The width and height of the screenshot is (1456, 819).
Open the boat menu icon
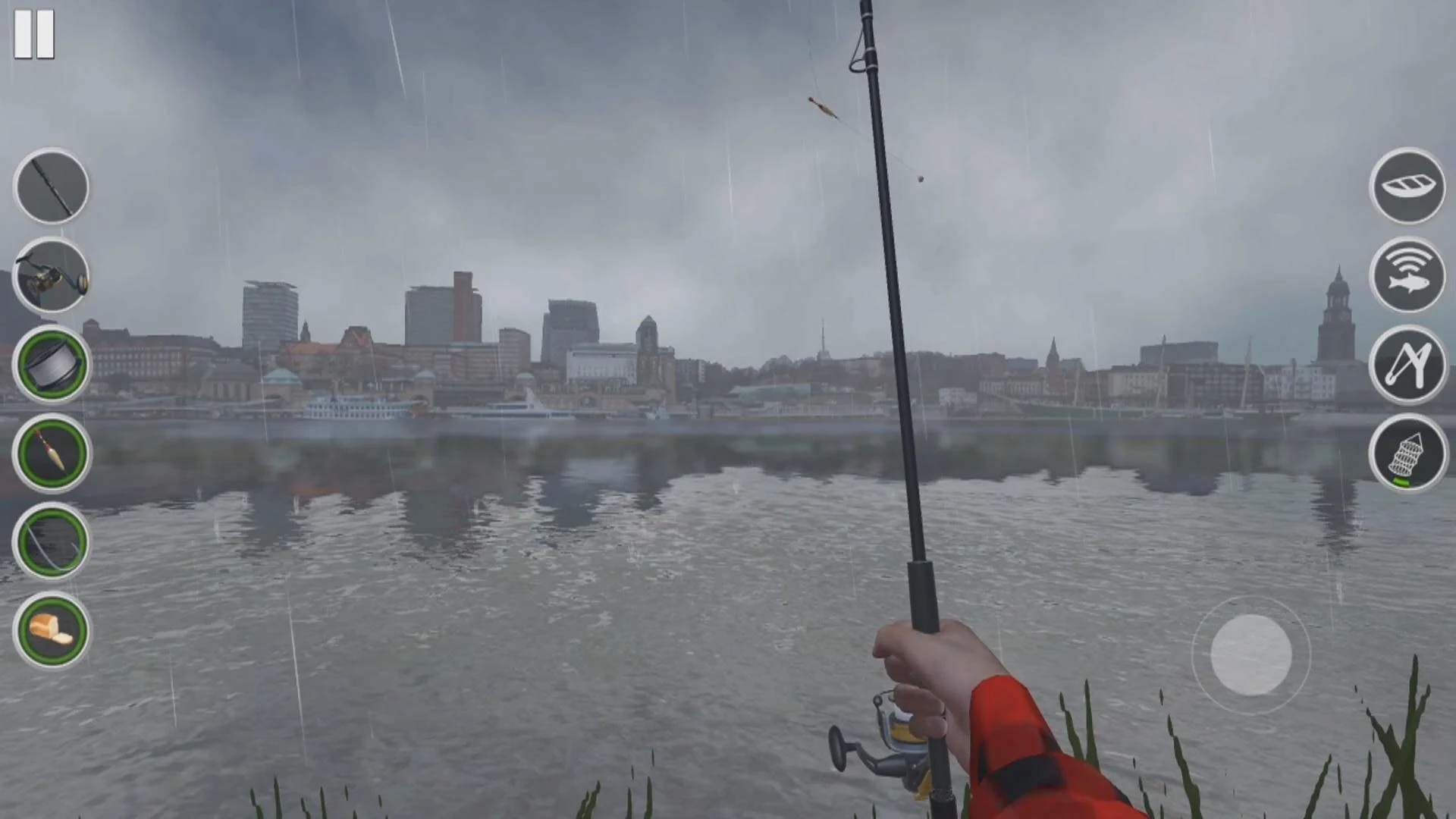[x=1407, y=187]
